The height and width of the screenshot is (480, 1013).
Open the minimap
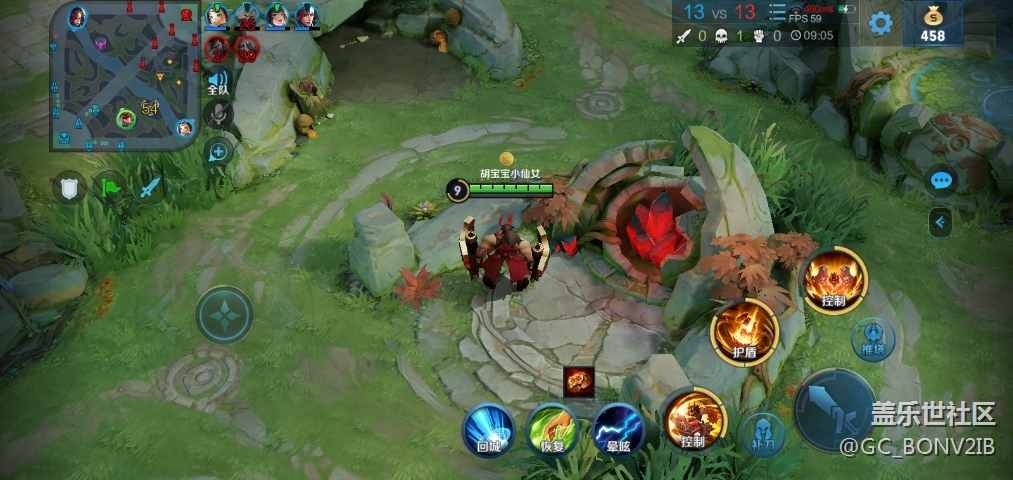pyautogui.click(x=126, y=75)
